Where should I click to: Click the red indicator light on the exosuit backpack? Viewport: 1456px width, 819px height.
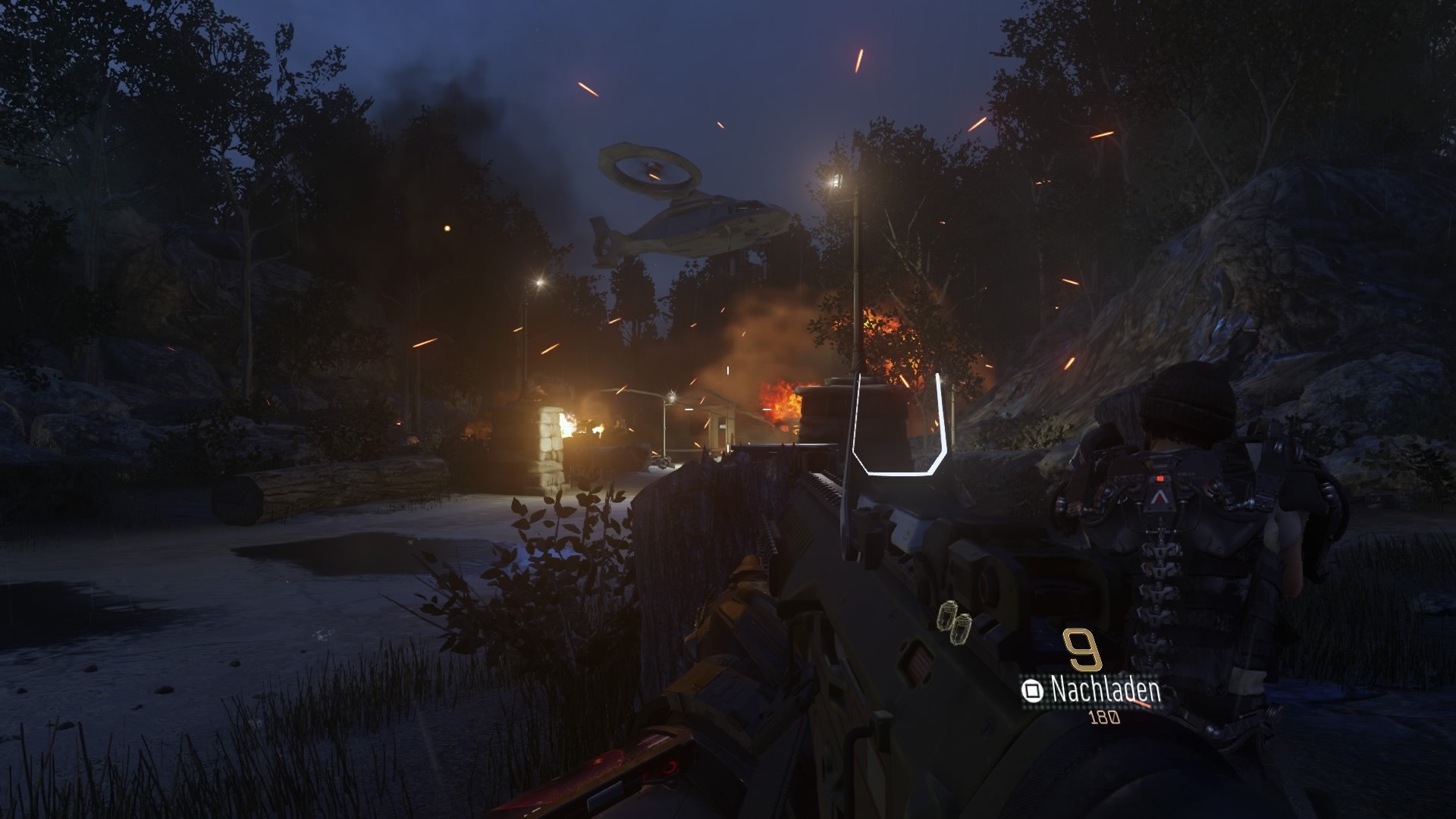[1159, 479]
